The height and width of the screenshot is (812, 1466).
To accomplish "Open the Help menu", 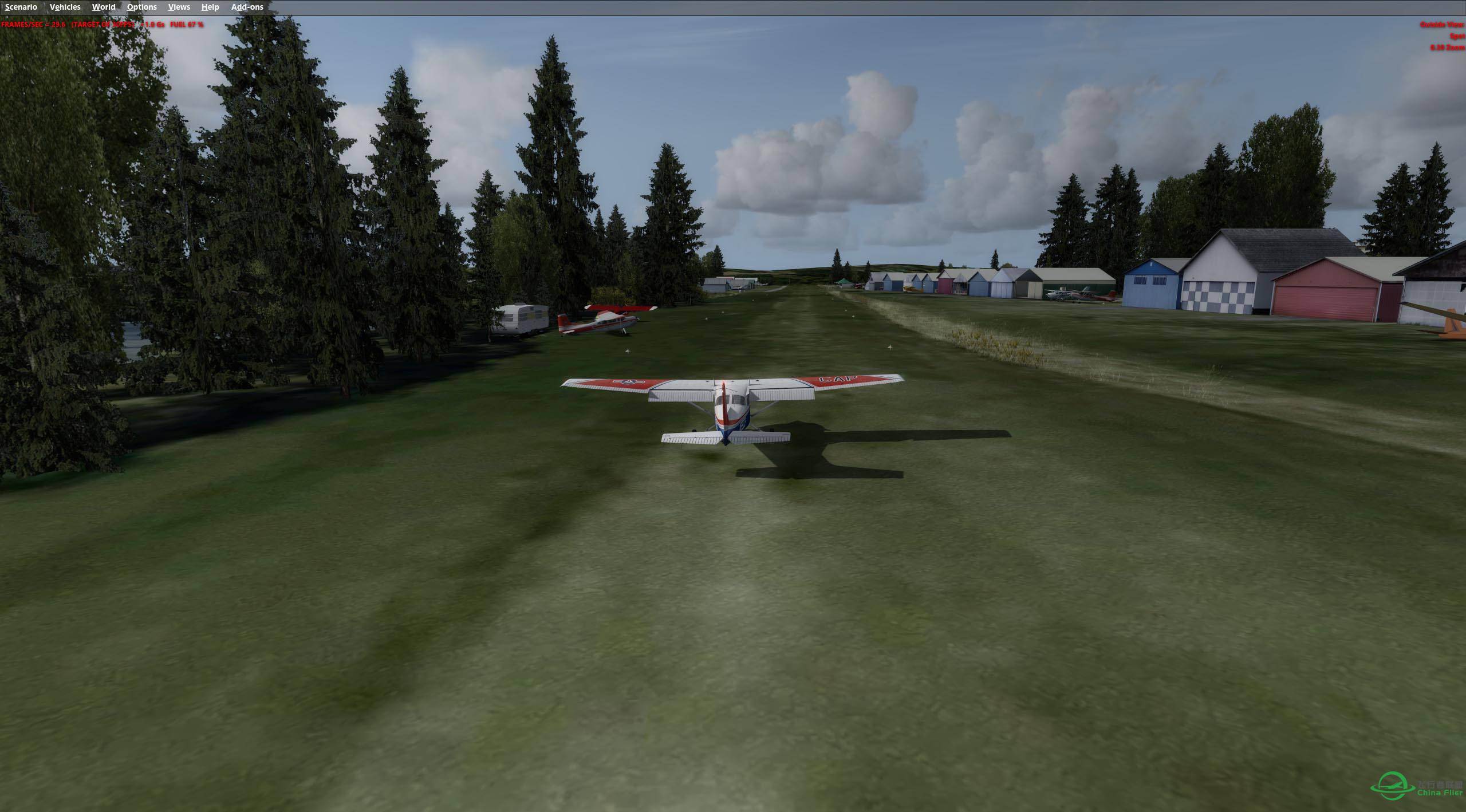I will click(210, 7).
